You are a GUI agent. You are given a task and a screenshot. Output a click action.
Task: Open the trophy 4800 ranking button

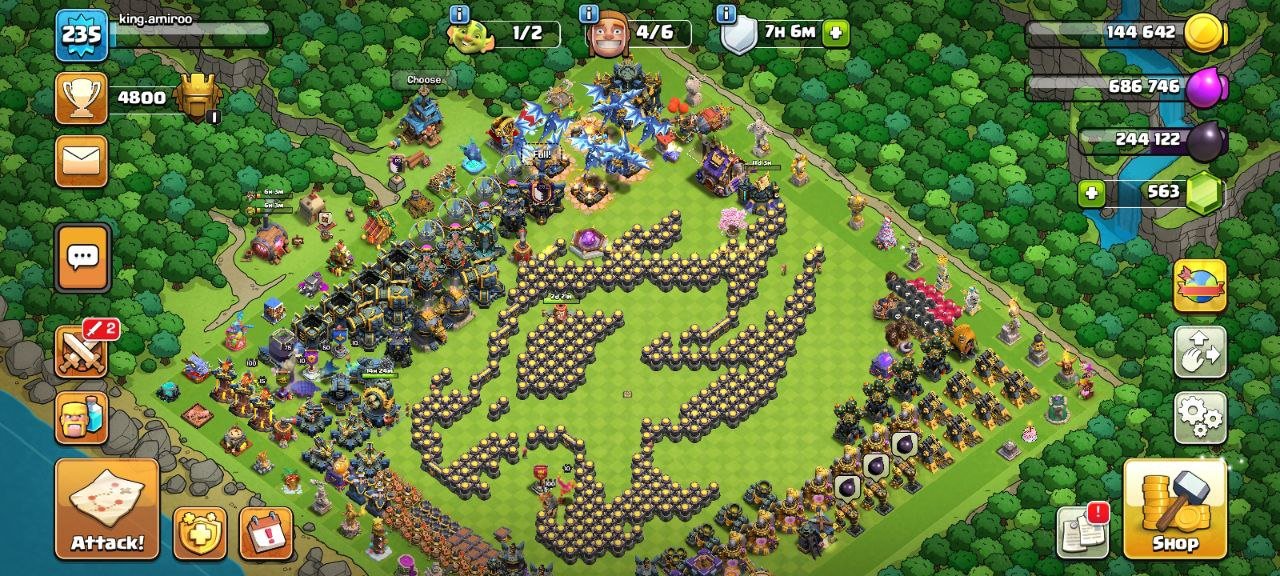tap(81, 98)
